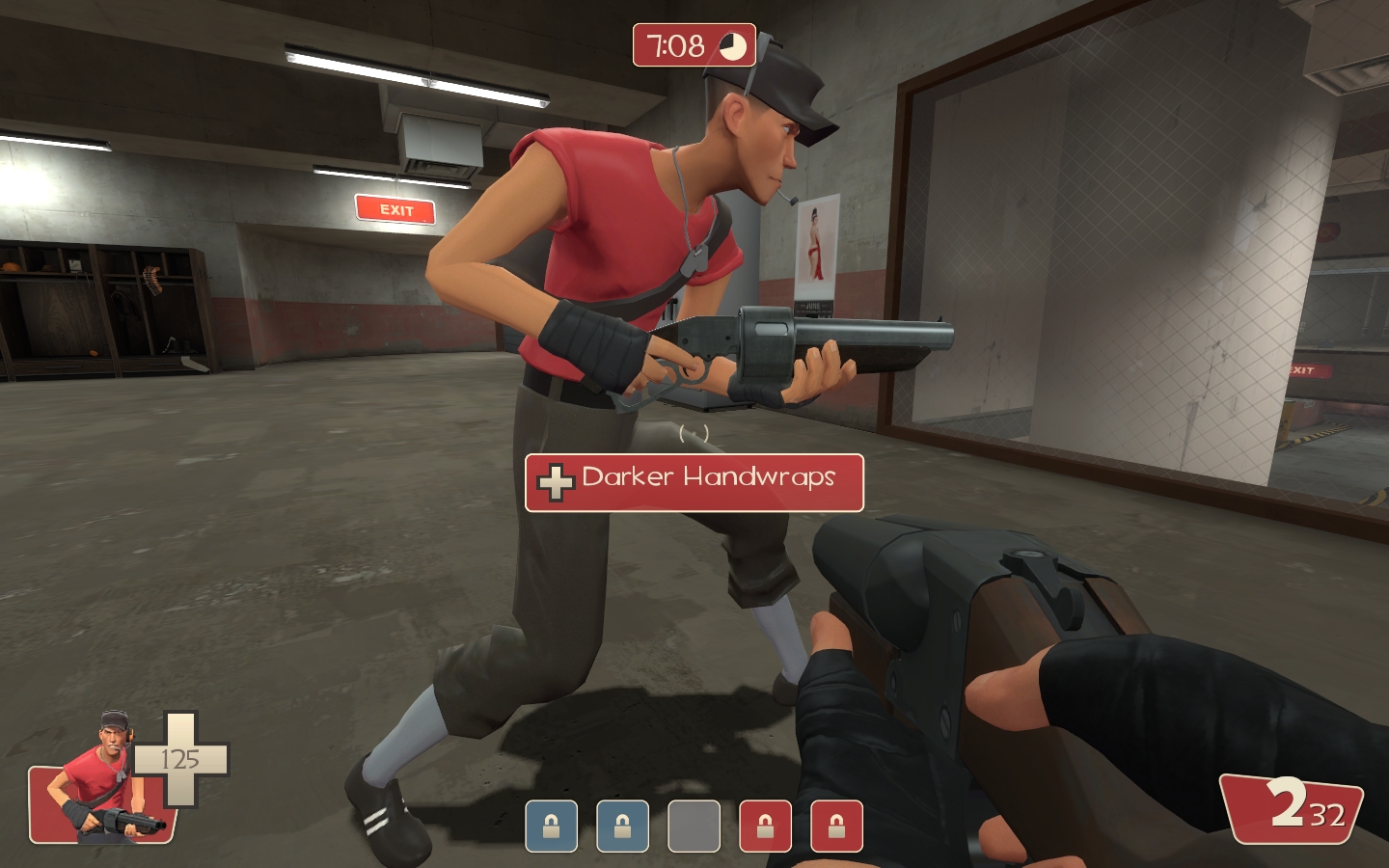The image size is (1389, 868).
Task: Select the second blue control point lock icon
Action: pos(622,827)
